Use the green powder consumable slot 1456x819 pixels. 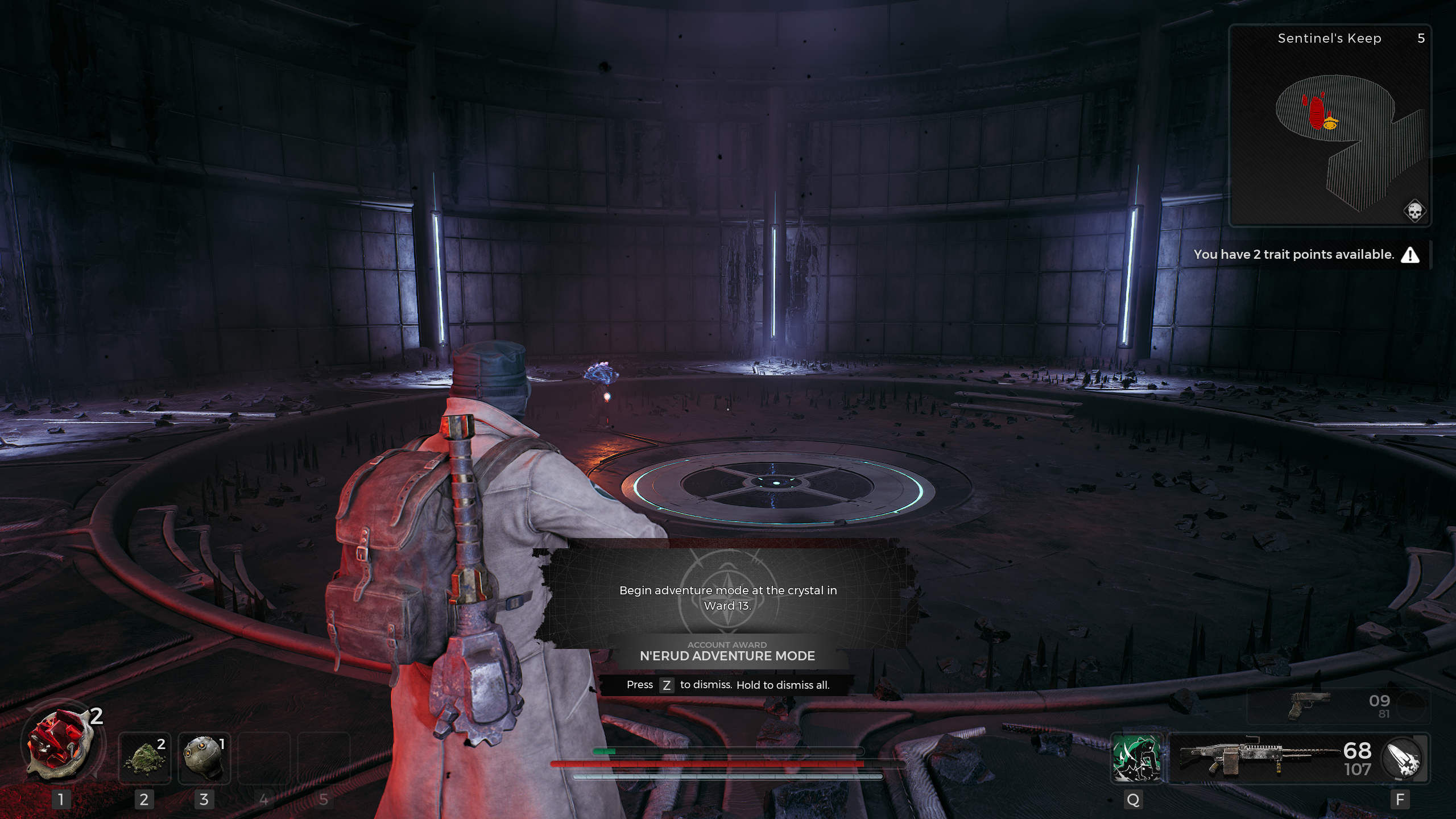(144, 758)
